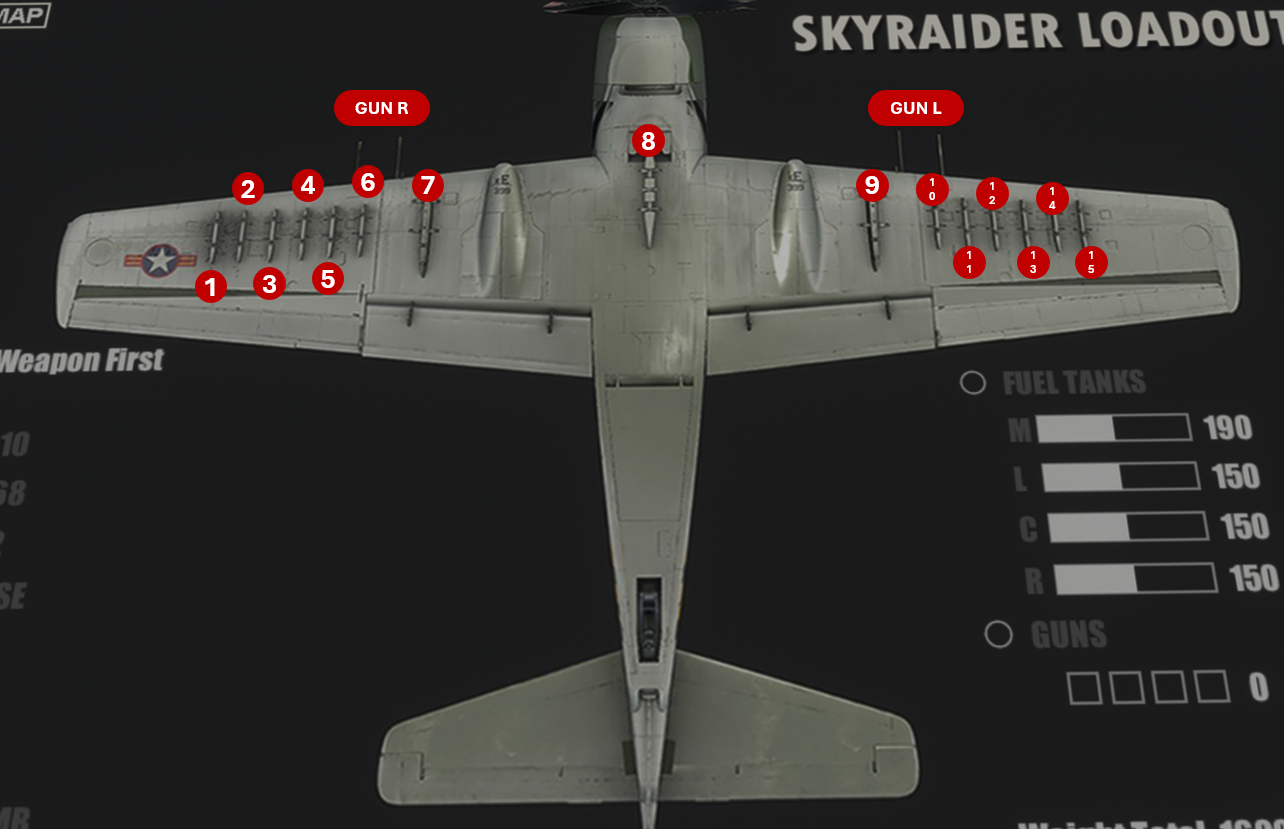Pick hardpoint number 3
Image resolution: width=1284 pixels, height=829 pixels.
click(x=269, y=284)
